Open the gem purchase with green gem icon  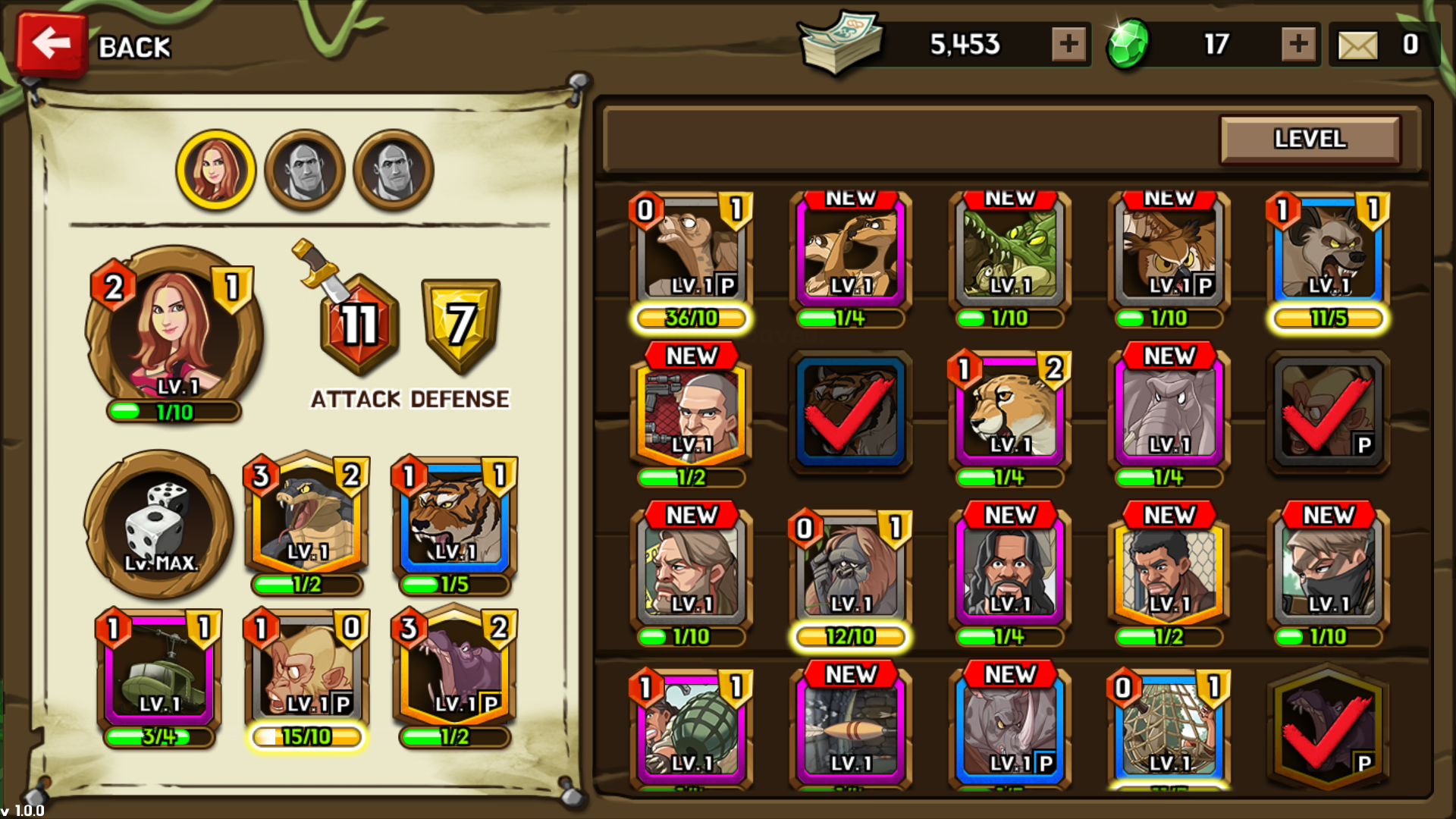pyautogui.click(x=1128, y=44)
